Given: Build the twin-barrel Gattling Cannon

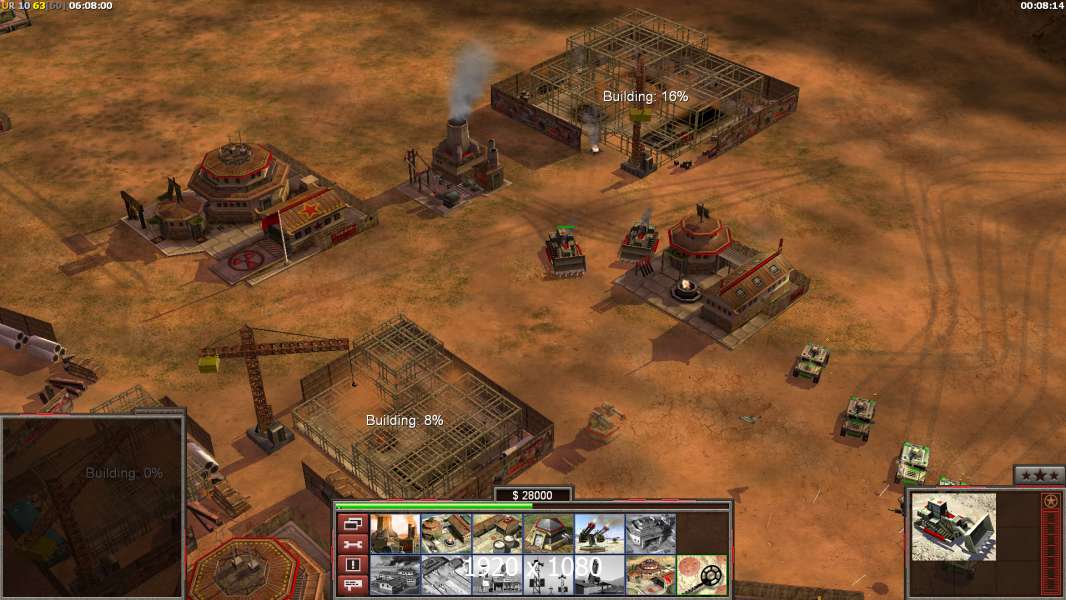Looking at the screenshot, I should tap(599, 534).
